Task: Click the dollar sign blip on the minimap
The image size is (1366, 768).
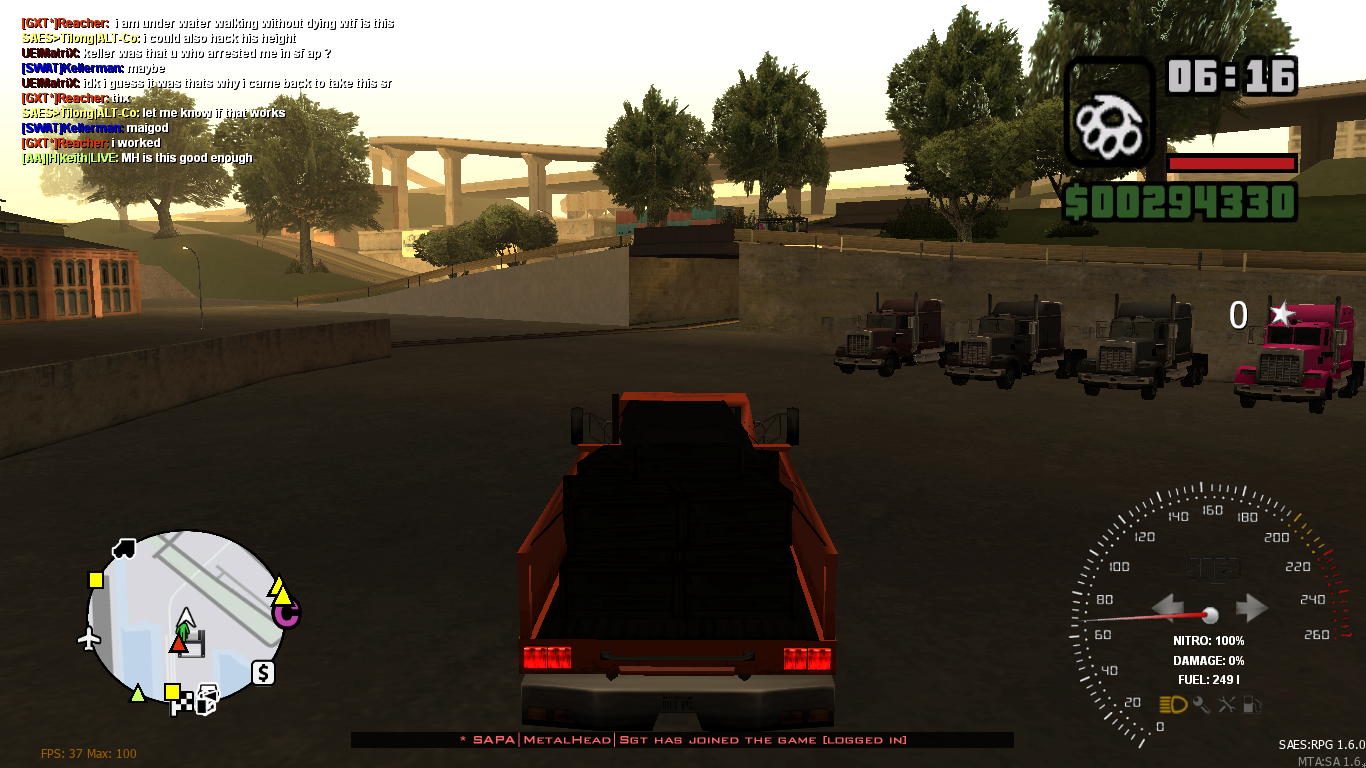Action: (x=263, y=672)
